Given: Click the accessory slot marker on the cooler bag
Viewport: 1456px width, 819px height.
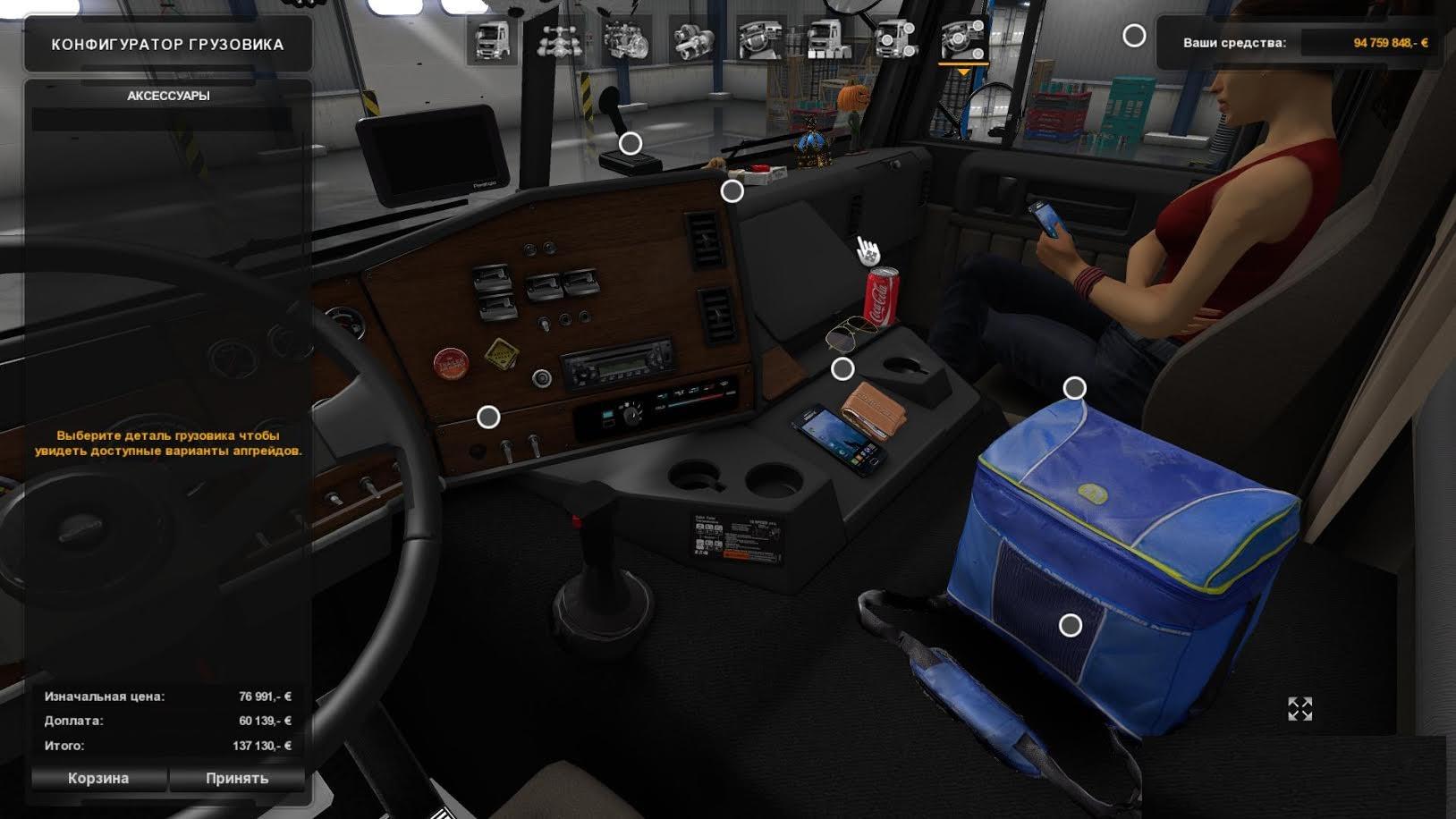Looking at the screenshot, I should (1071, 626).
